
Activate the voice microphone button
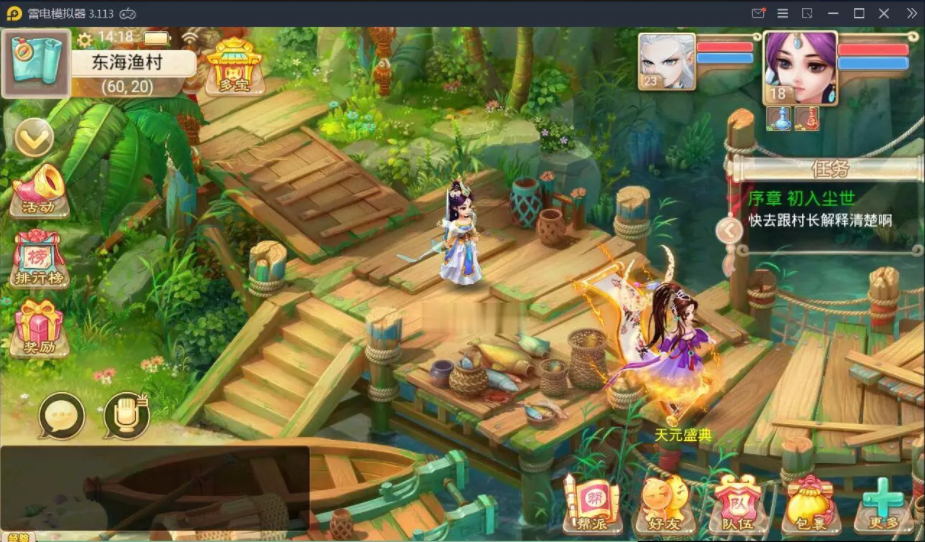[126, 415]
